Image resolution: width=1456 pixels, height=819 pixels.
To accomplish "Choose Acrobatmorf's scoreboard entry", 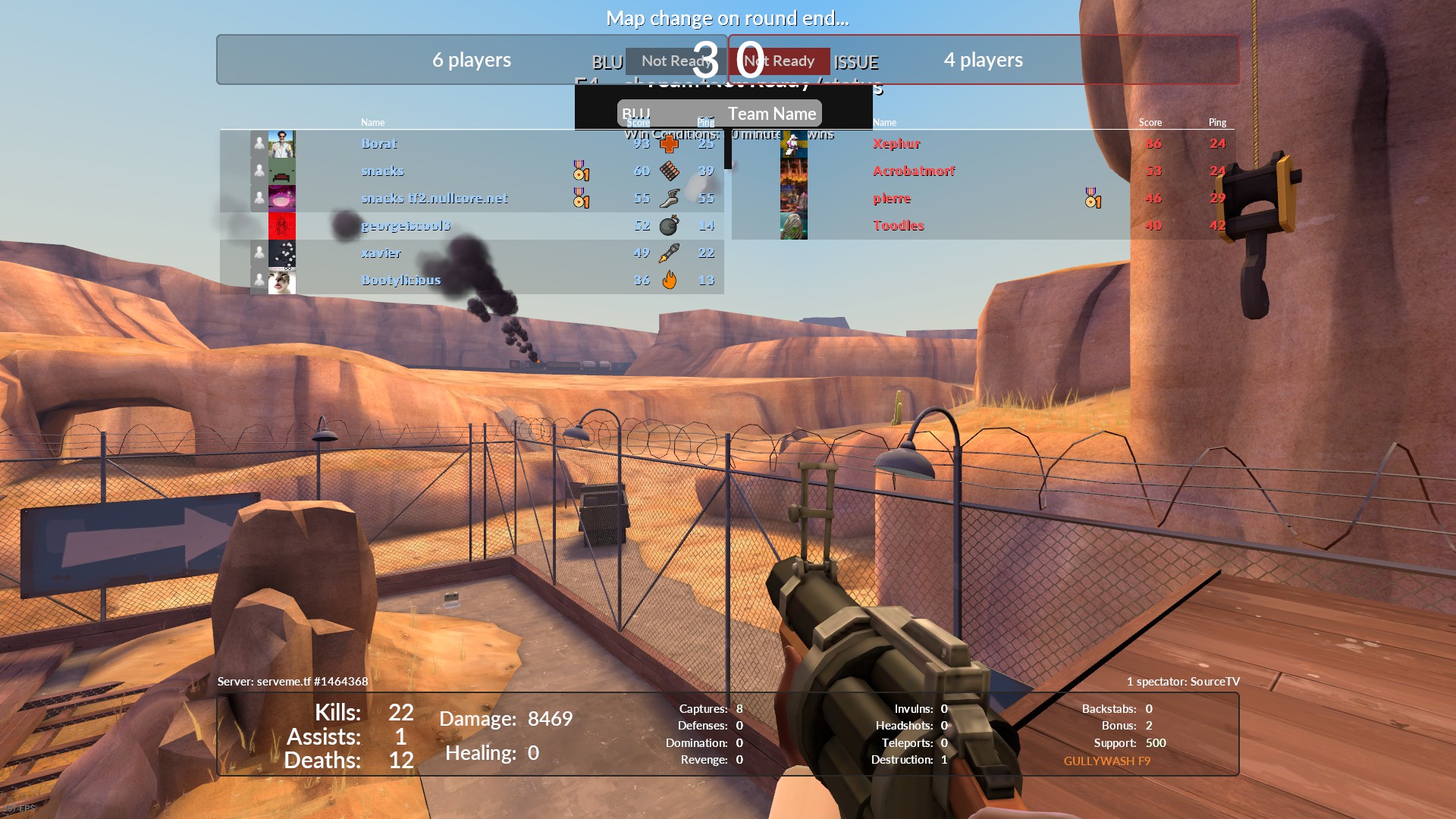I will [913, 171].
